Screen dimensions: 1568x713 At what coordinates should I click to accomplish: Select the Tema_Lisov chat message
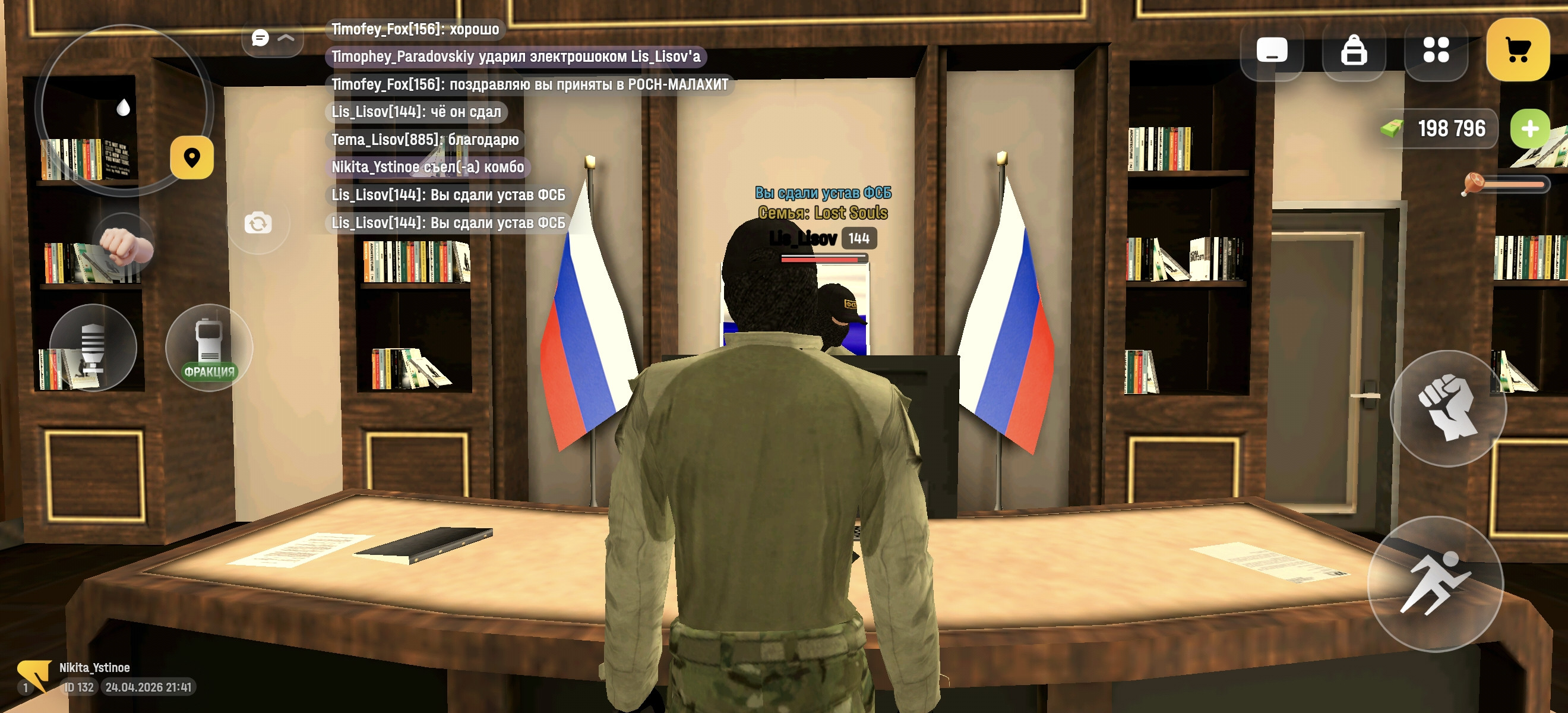425,140
